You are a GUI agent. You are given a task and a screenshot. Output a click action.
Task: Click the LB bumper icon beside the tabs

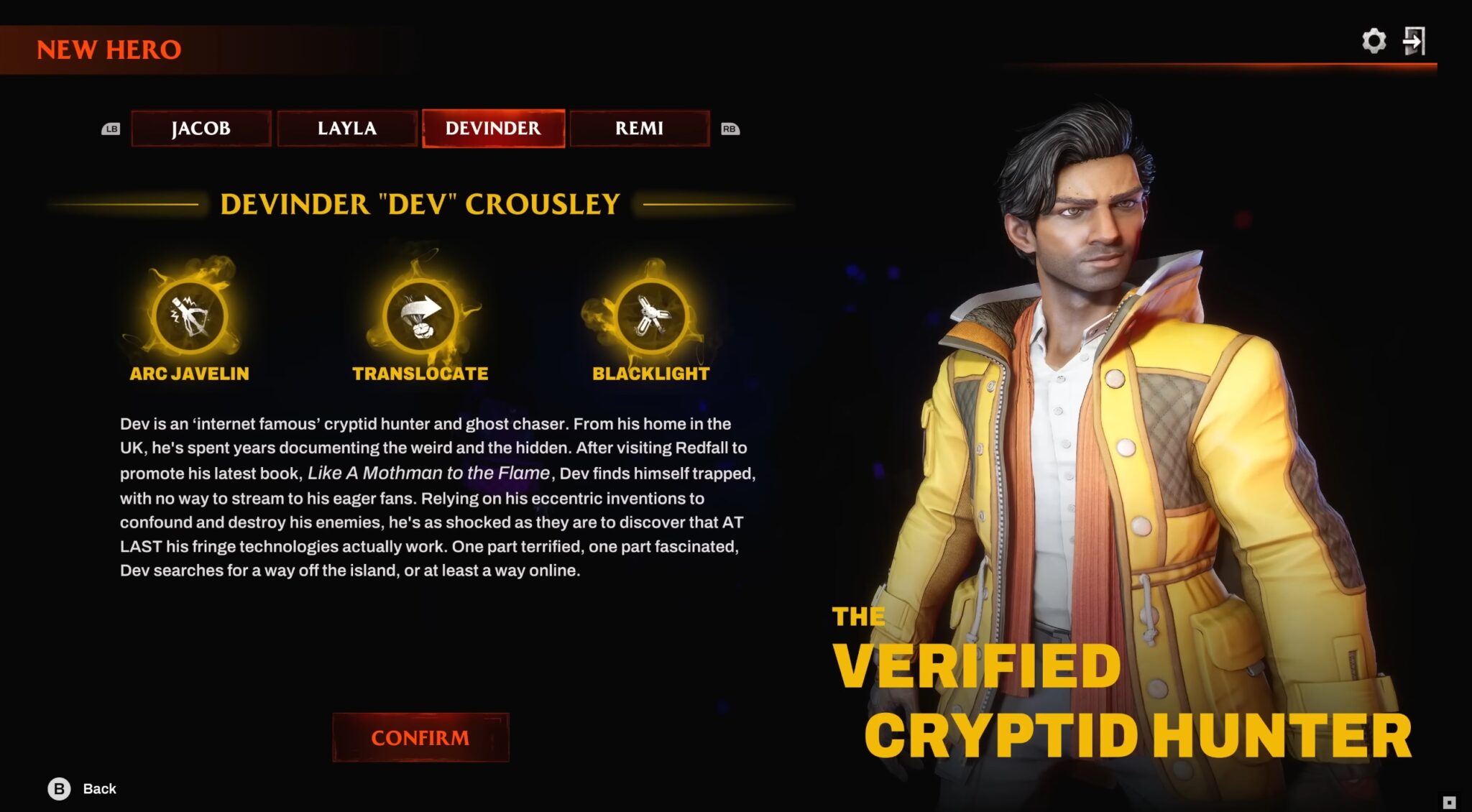point(109,129)
